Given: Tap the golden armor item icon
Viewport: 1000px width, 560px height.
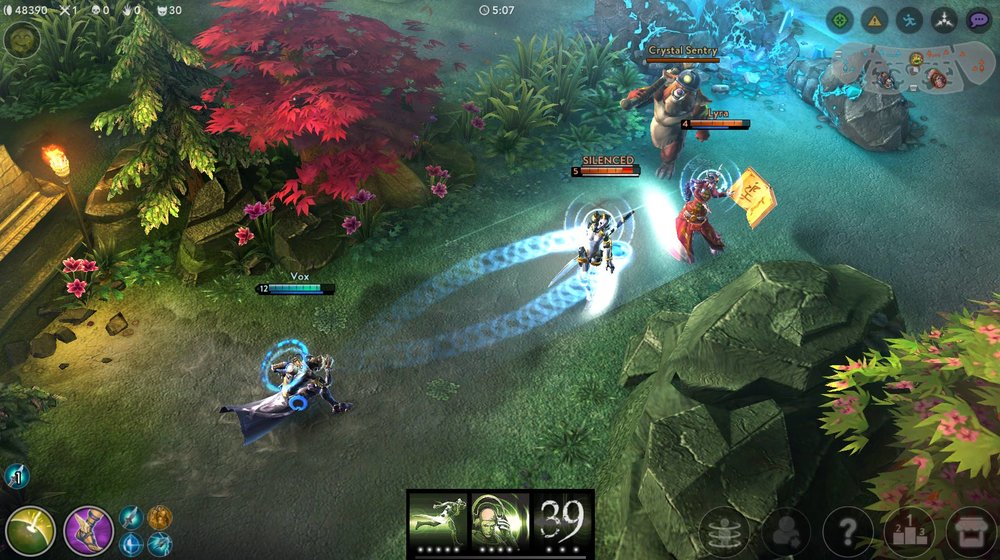Looking at the screenshot, I should 160,517.
